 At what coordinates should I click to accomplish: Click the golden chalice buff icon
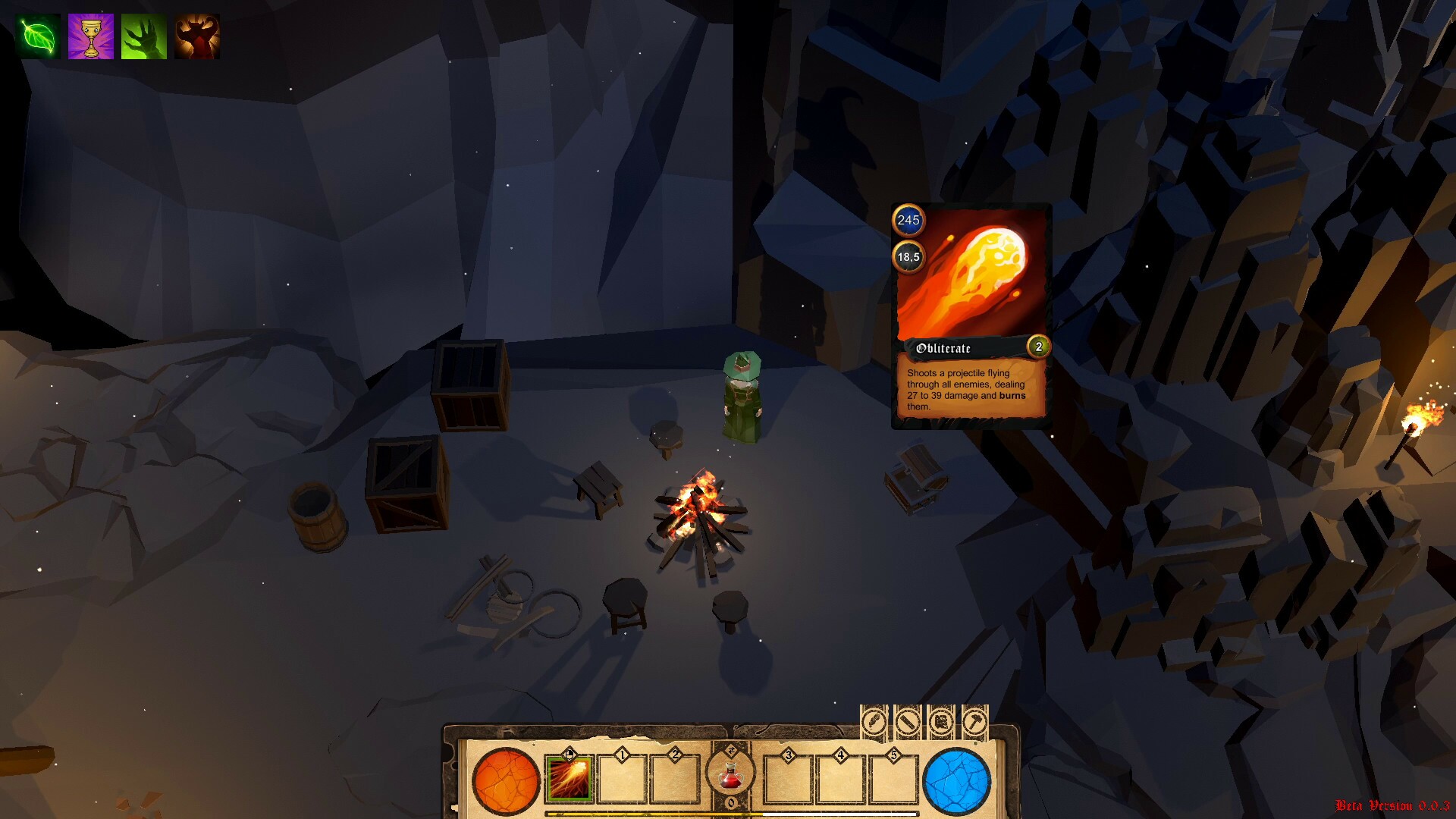coord(91,36)
